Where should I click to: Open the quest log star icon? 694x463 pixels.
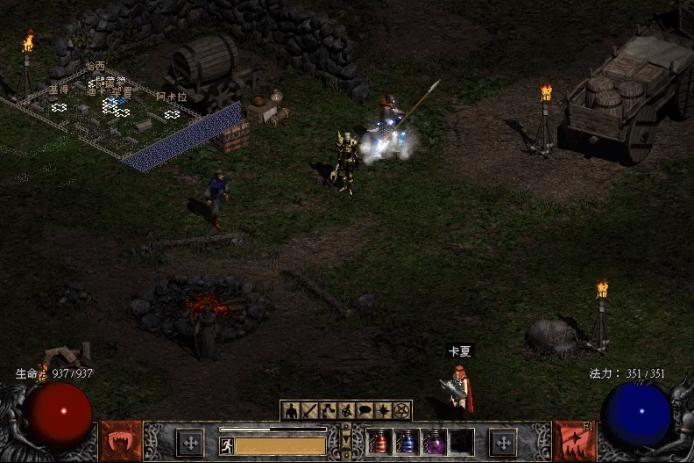click(x=383, y=410)
